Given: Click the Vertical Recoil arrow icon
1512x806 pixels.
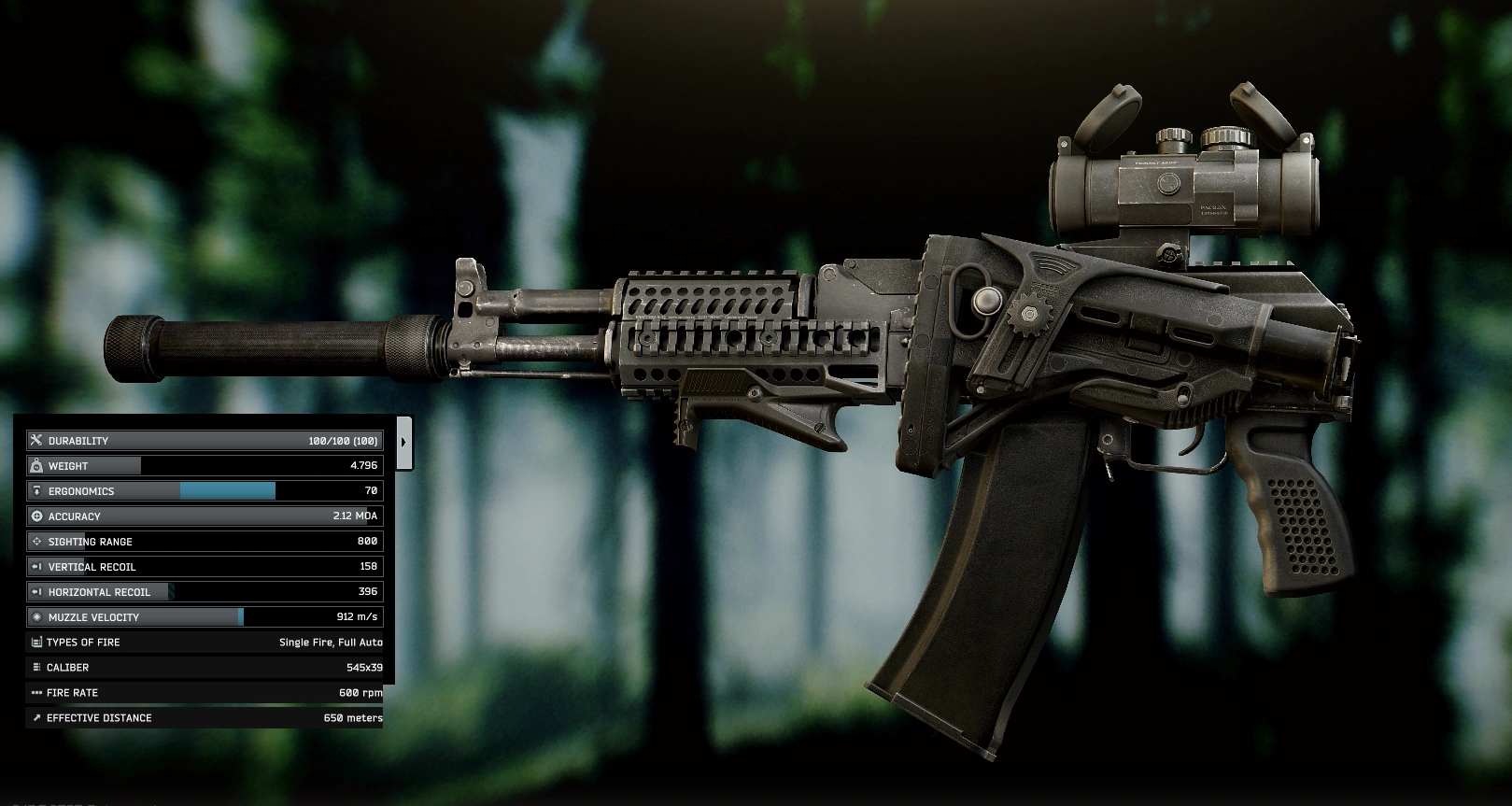Looking at the screenshot, I should [35, 566].
